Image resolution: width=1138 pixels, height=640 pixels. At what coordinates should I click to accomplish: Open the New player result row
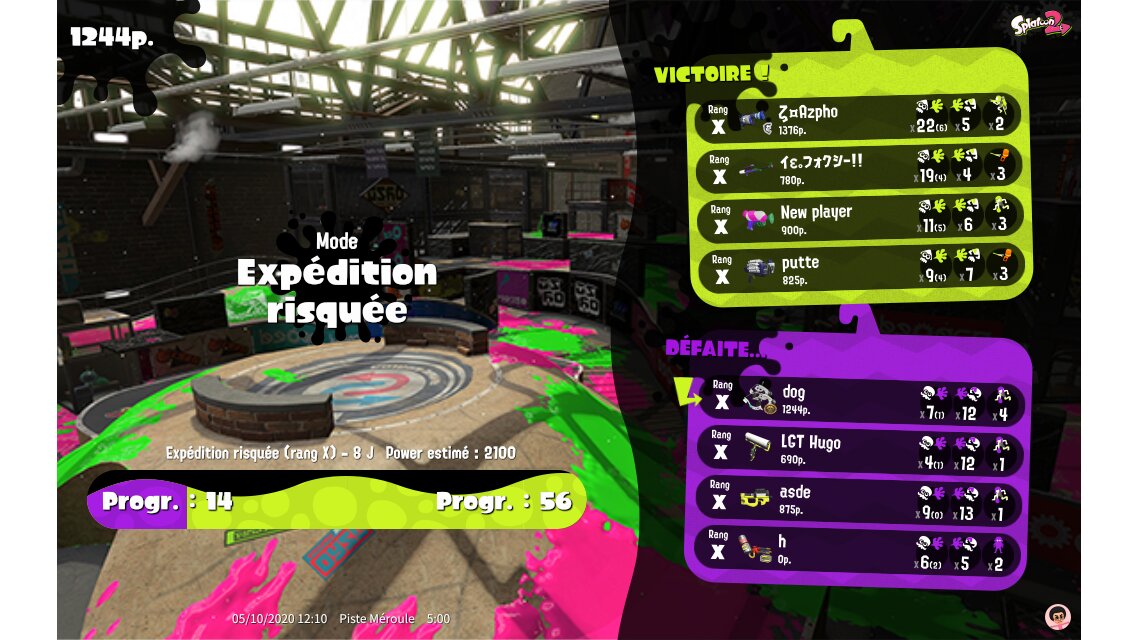click(860, 218)
